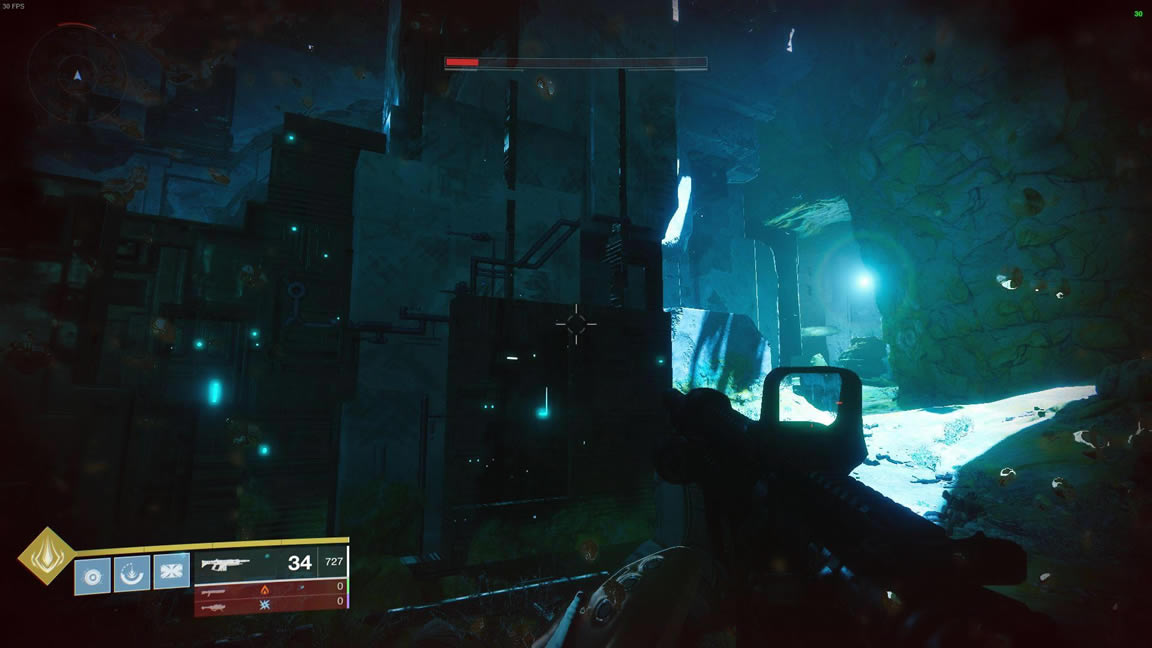Screen dimensions: 1152x648
Task: Select the equipped auto rifle weapon slot
Action: click(270, 563)
